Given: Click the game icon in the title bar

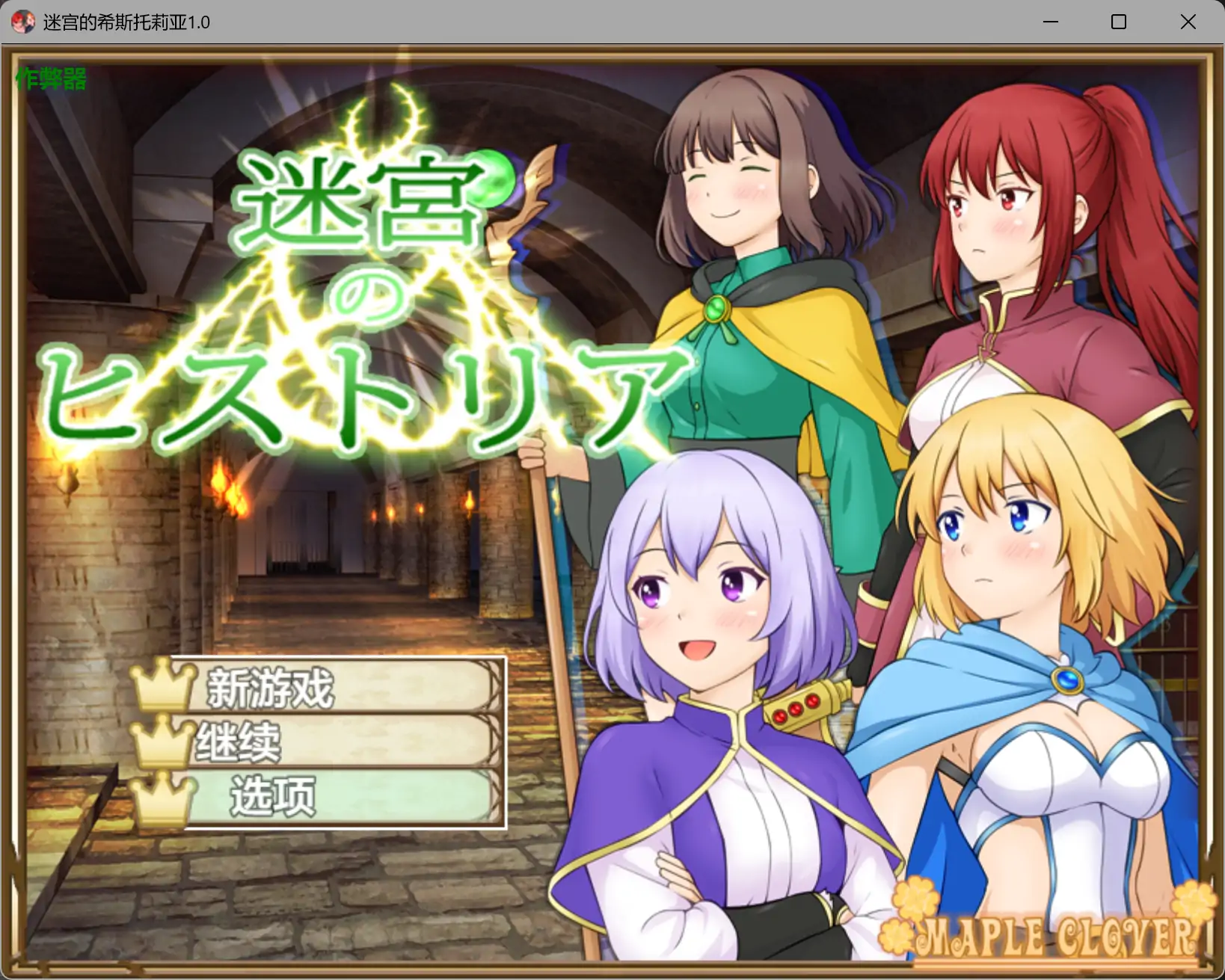Looking at the screenshot, I should point(23,22).
